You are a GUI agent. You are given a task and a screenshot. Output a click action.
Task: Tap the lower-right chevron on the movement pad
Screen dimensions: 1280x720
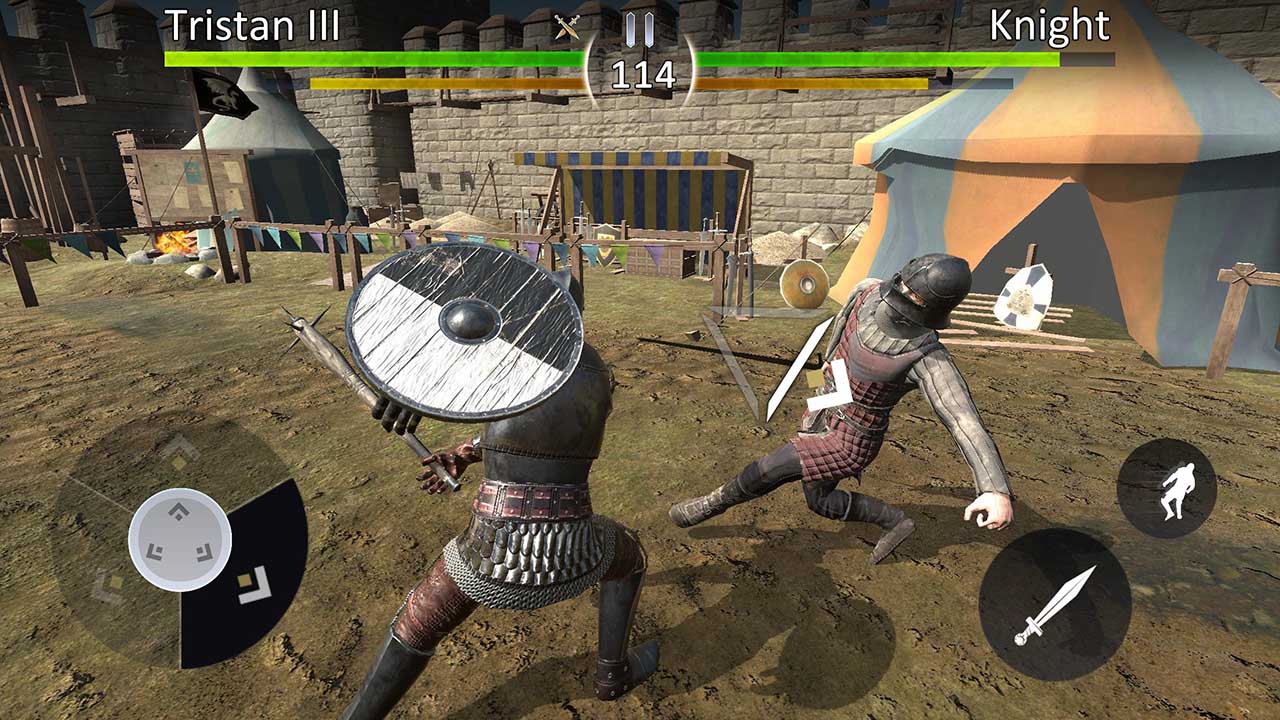pos(203,553)
